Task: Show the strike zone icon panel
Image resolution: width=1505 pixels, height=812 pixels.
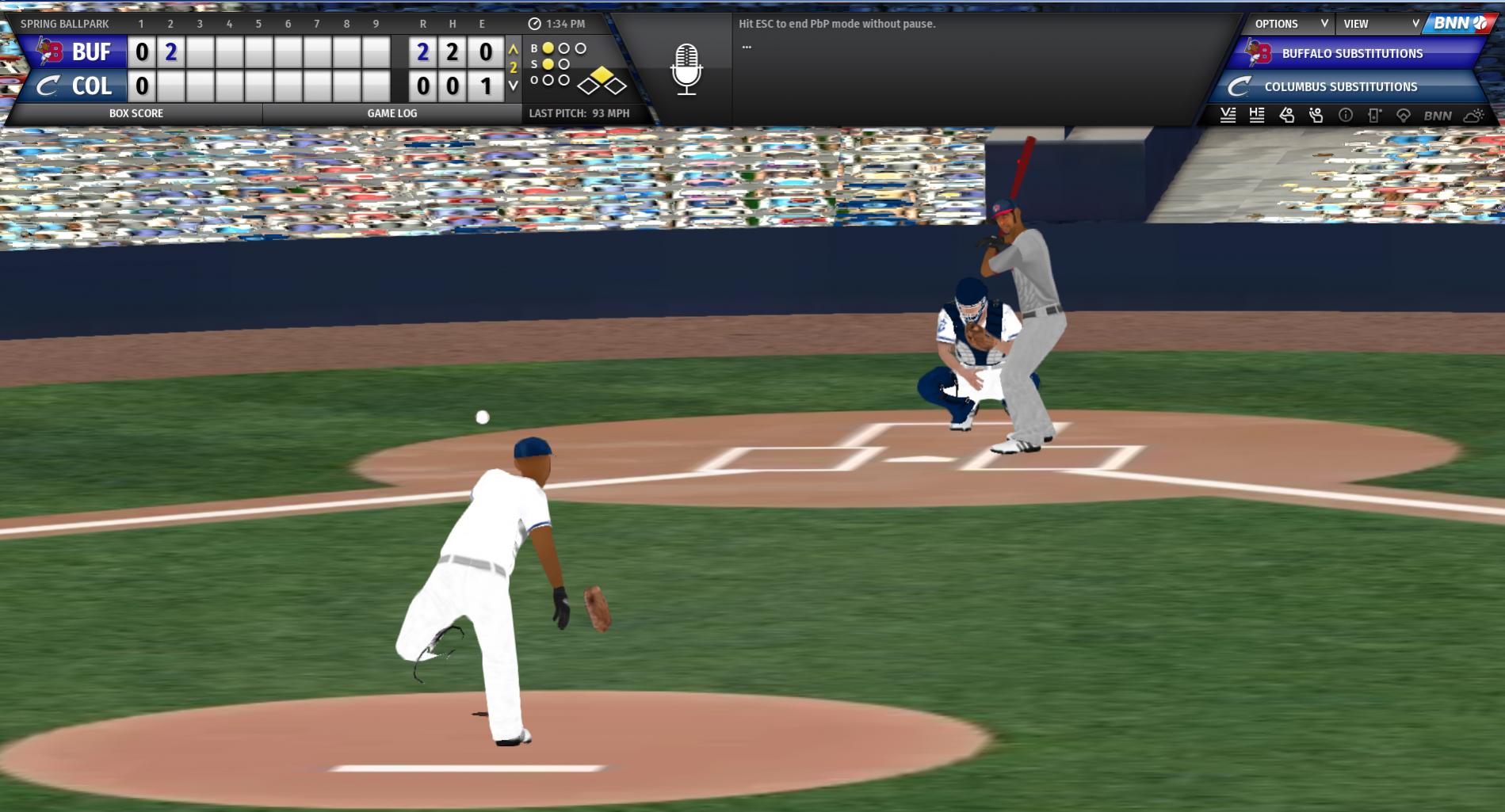Action: click(1374, 116)
